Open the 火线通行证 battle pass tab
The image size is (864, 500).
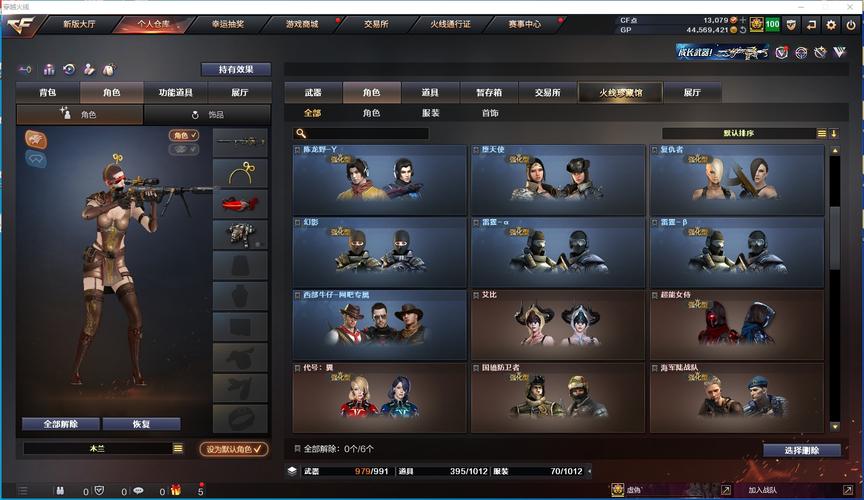coord(450,23)
